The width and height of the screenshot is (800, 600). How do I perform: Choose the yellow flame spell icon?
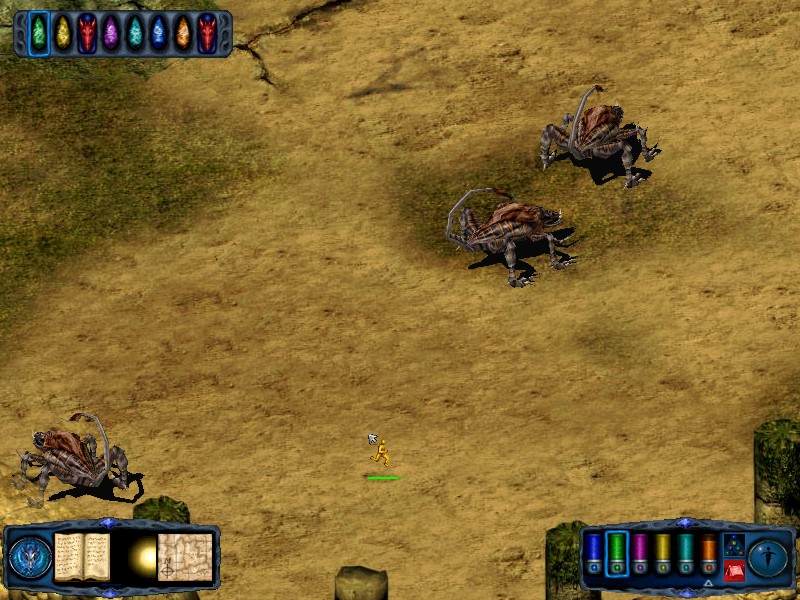pyautogui.click(x=63, y=33)
